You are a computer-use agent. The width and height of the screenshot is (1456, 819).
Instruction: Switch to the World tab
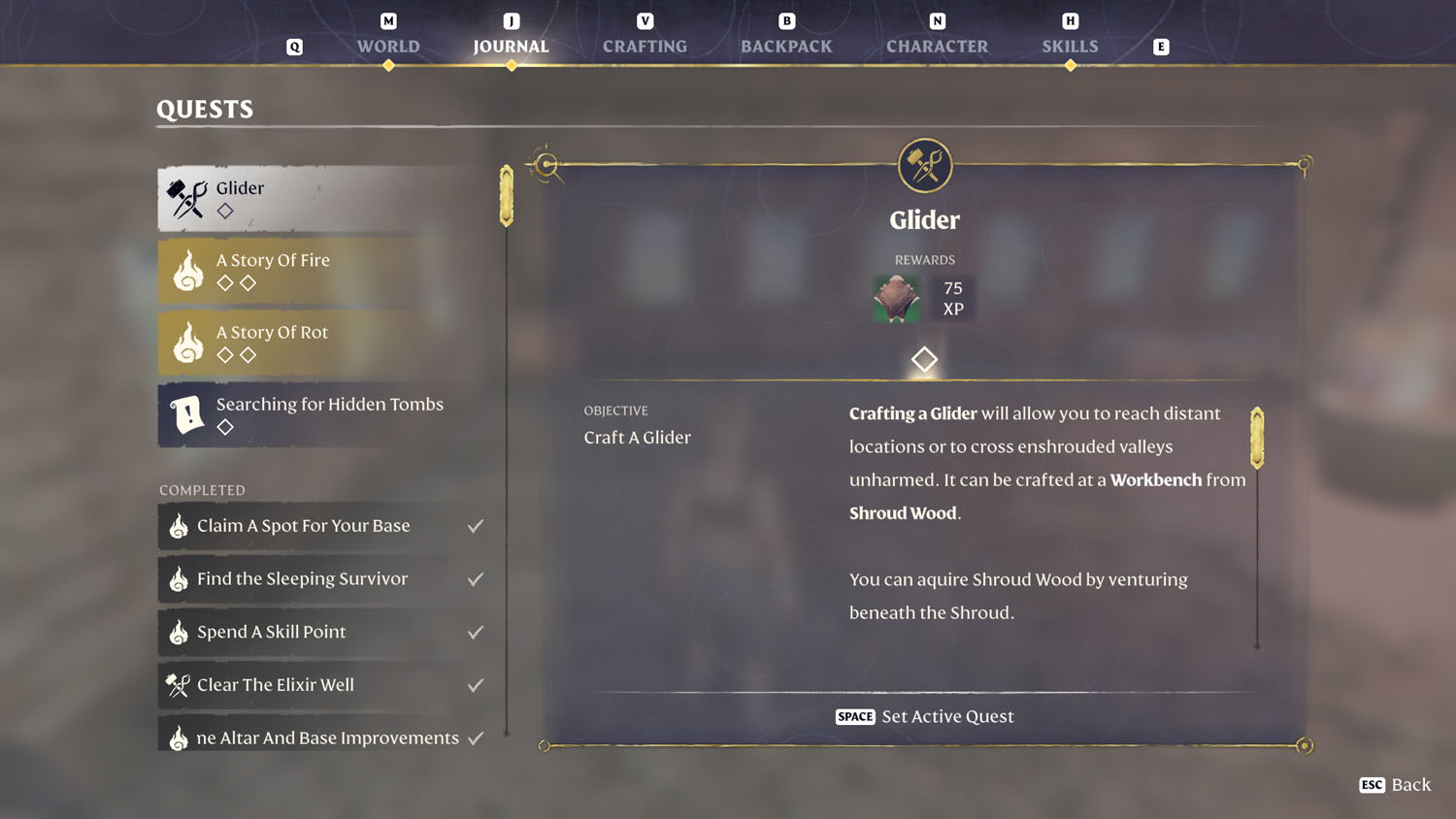pyautogui.click(x=388, y=46)
